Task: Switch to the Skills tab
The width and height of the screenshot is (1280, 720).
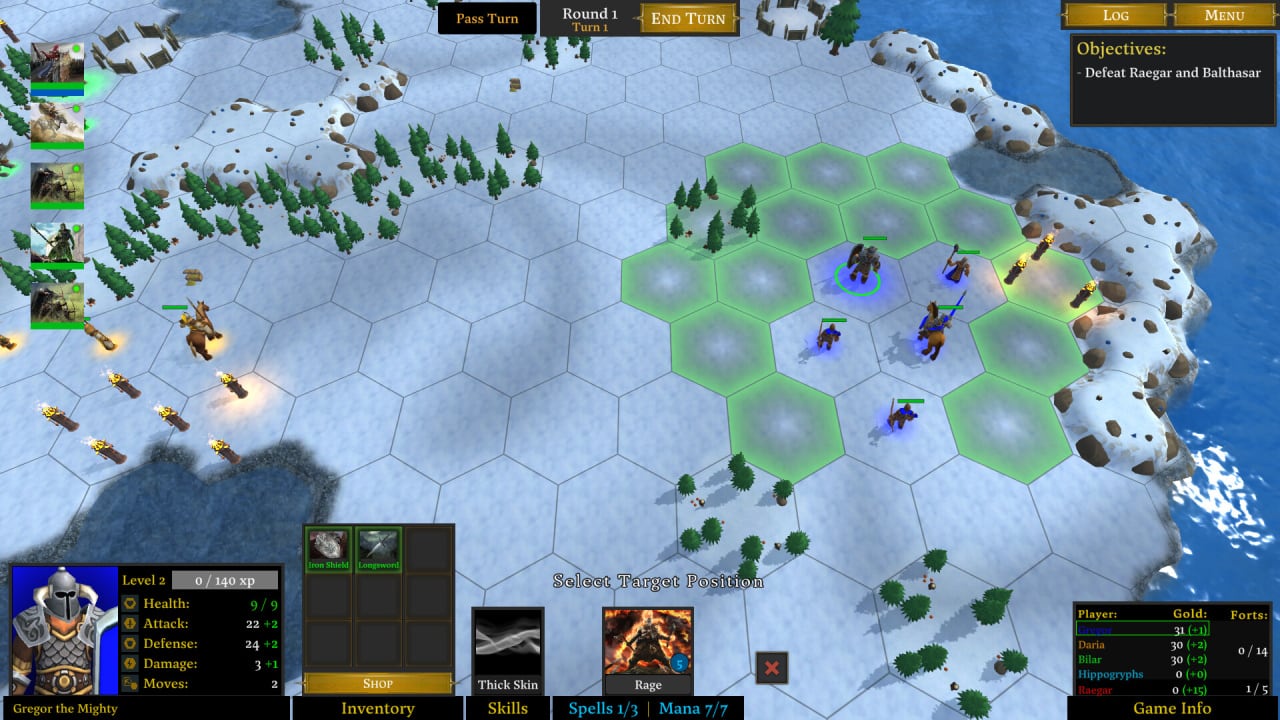Action: tap(508, 708)
